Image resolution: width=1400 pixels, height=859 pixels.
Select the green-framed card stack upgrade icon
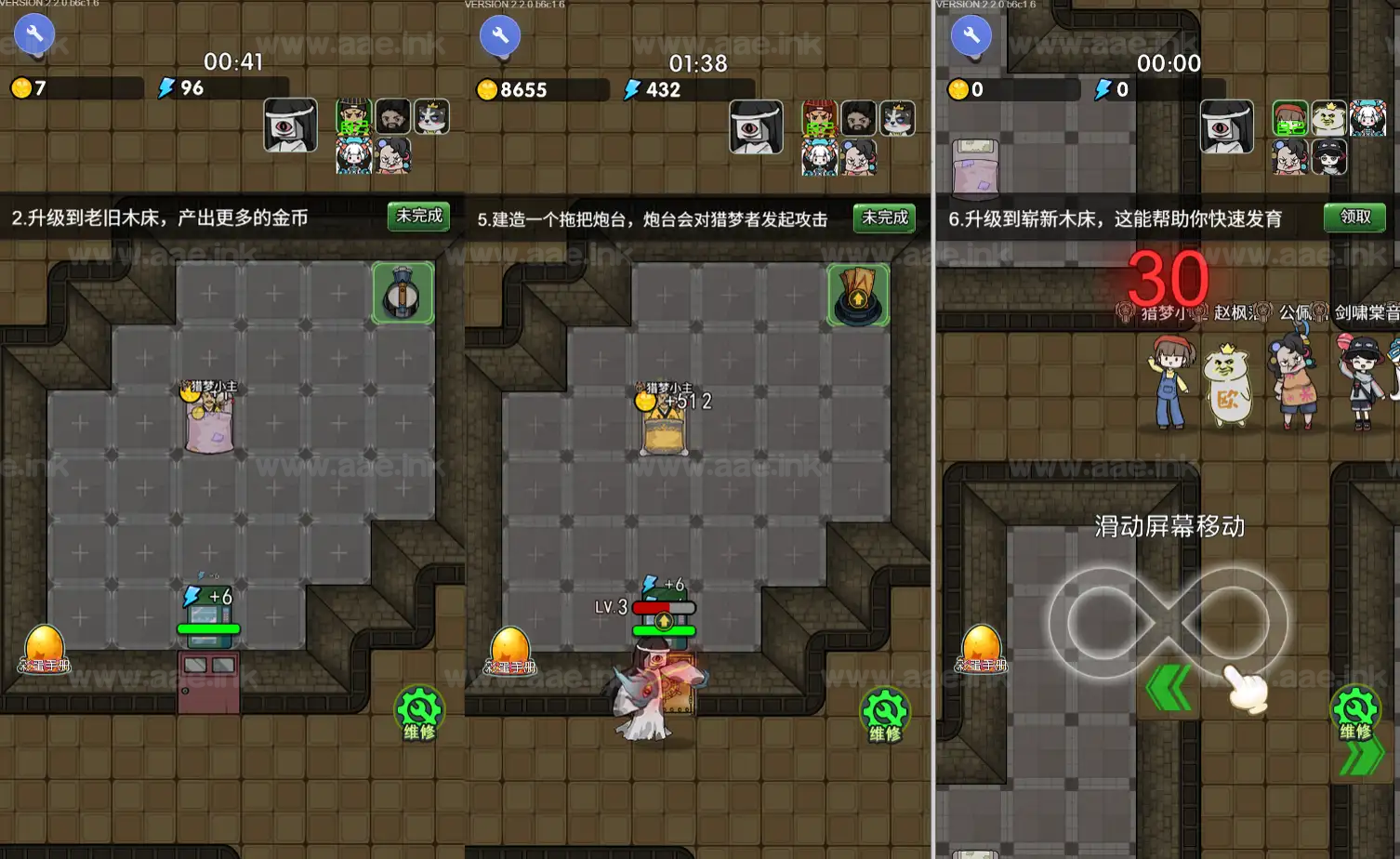pyautogui.click(x=858, y=295)
